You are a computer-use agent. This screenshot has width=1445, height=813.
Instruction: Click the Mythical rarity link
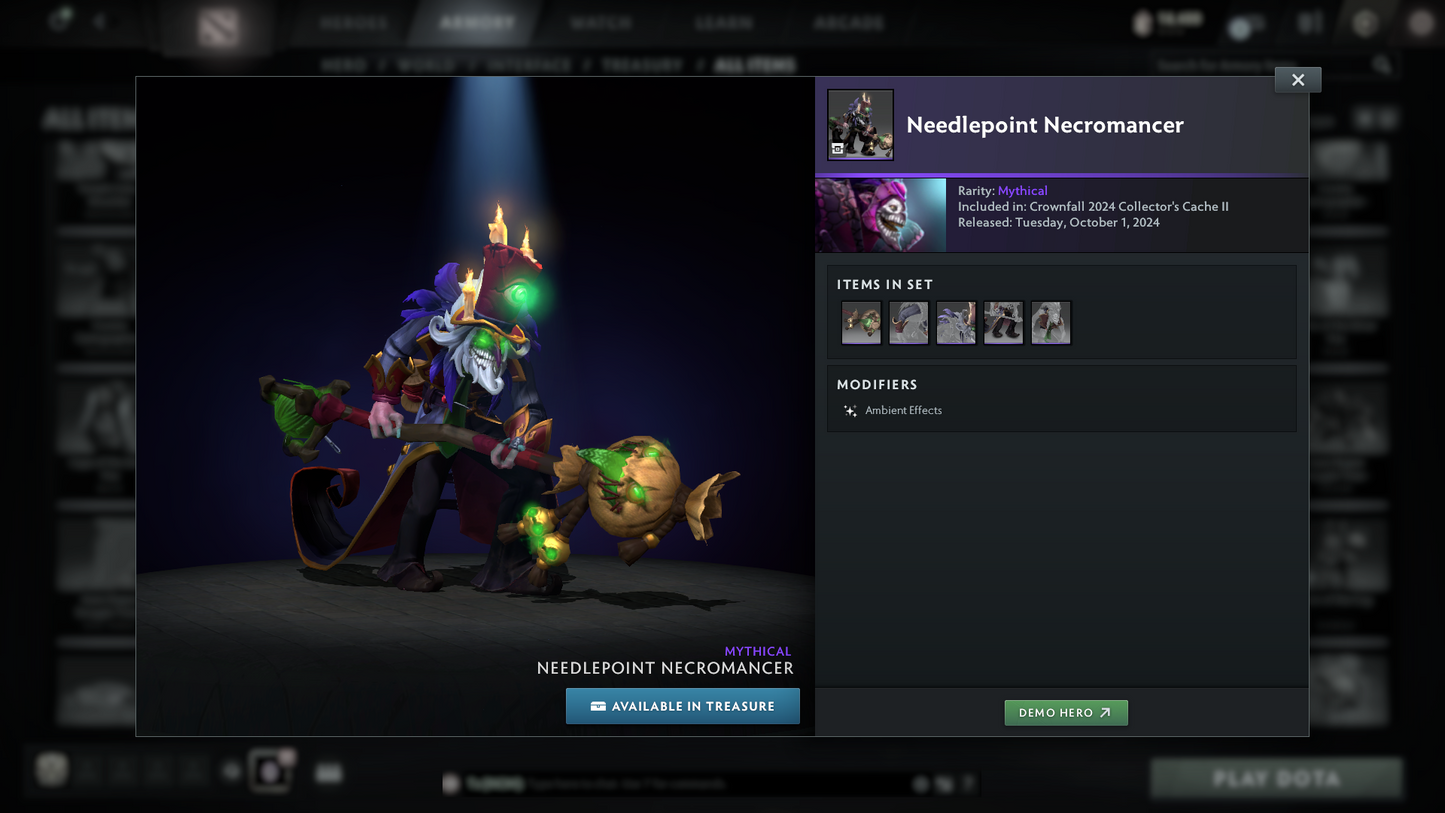click(1022, 190)
